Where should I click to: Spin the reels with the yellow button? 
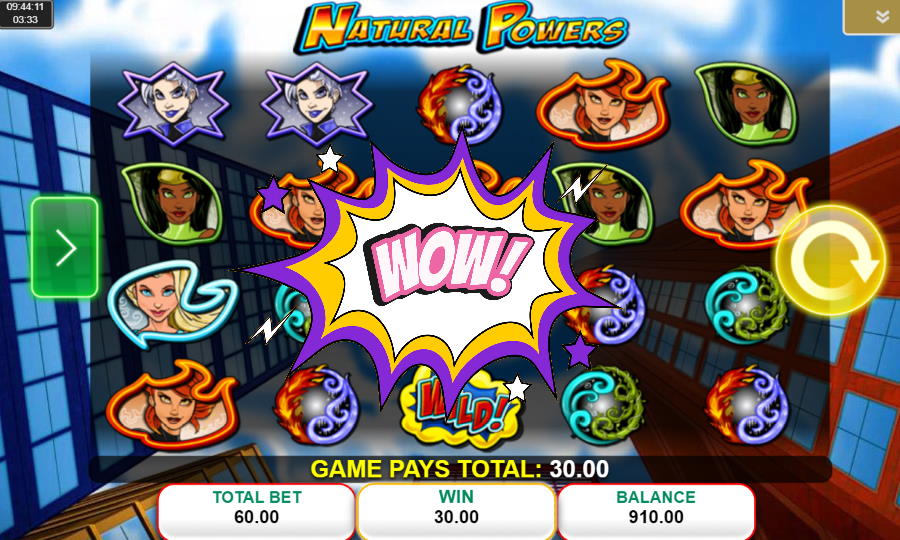pyautogui.click(x=830, y=261)
